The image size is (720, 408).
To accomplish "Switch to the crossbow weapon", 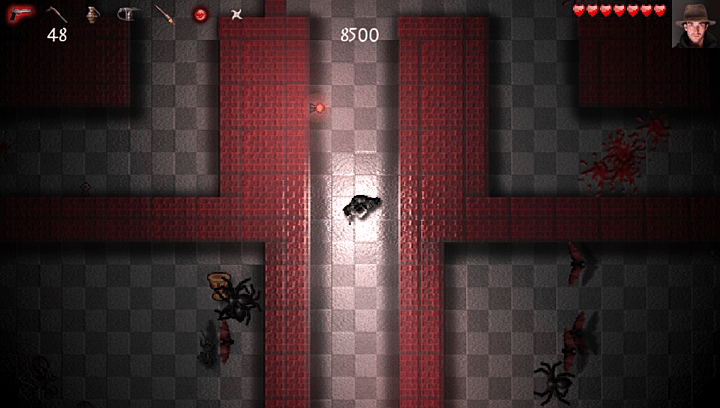I will tap(127, 14).
